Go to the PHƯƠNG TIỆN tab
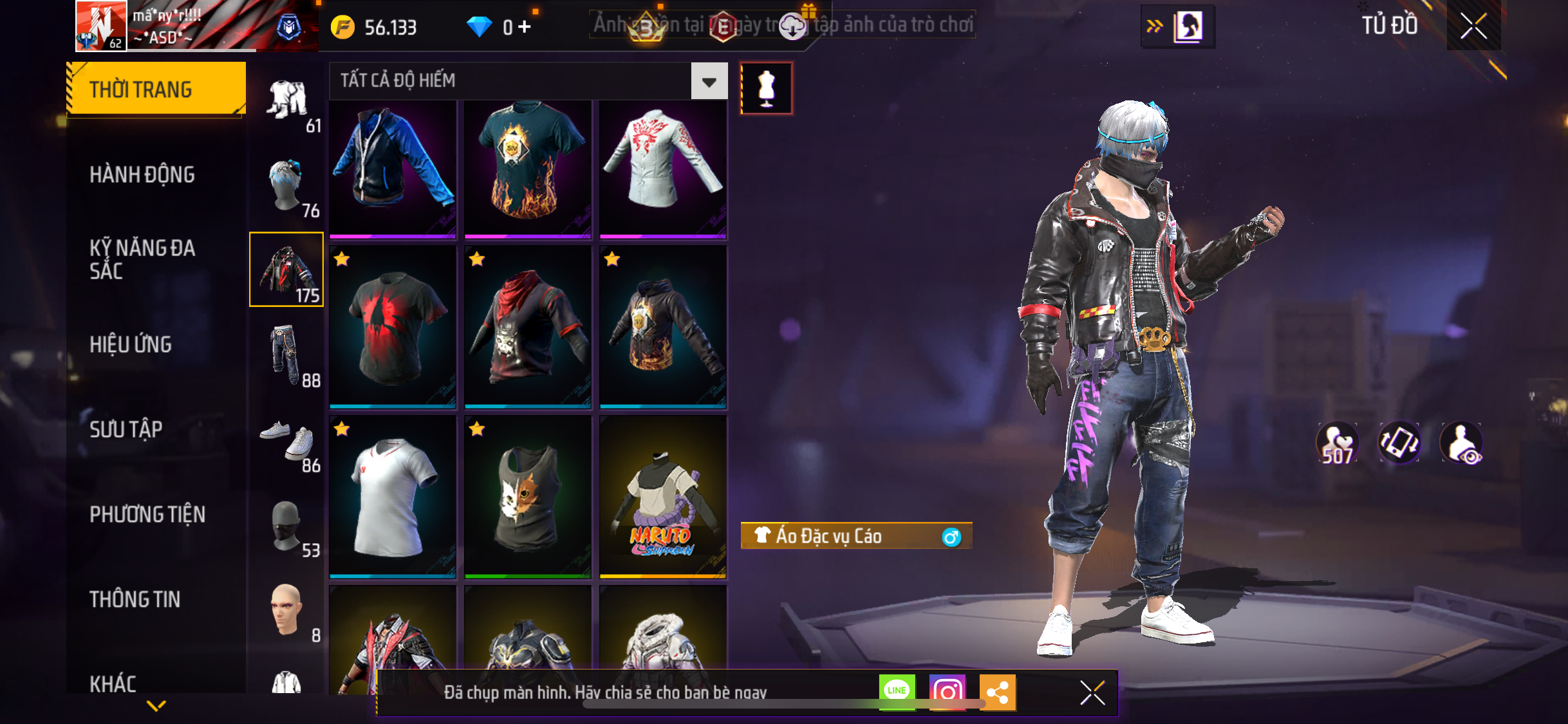Screen dimensions: 1568x724 (147, 514)
